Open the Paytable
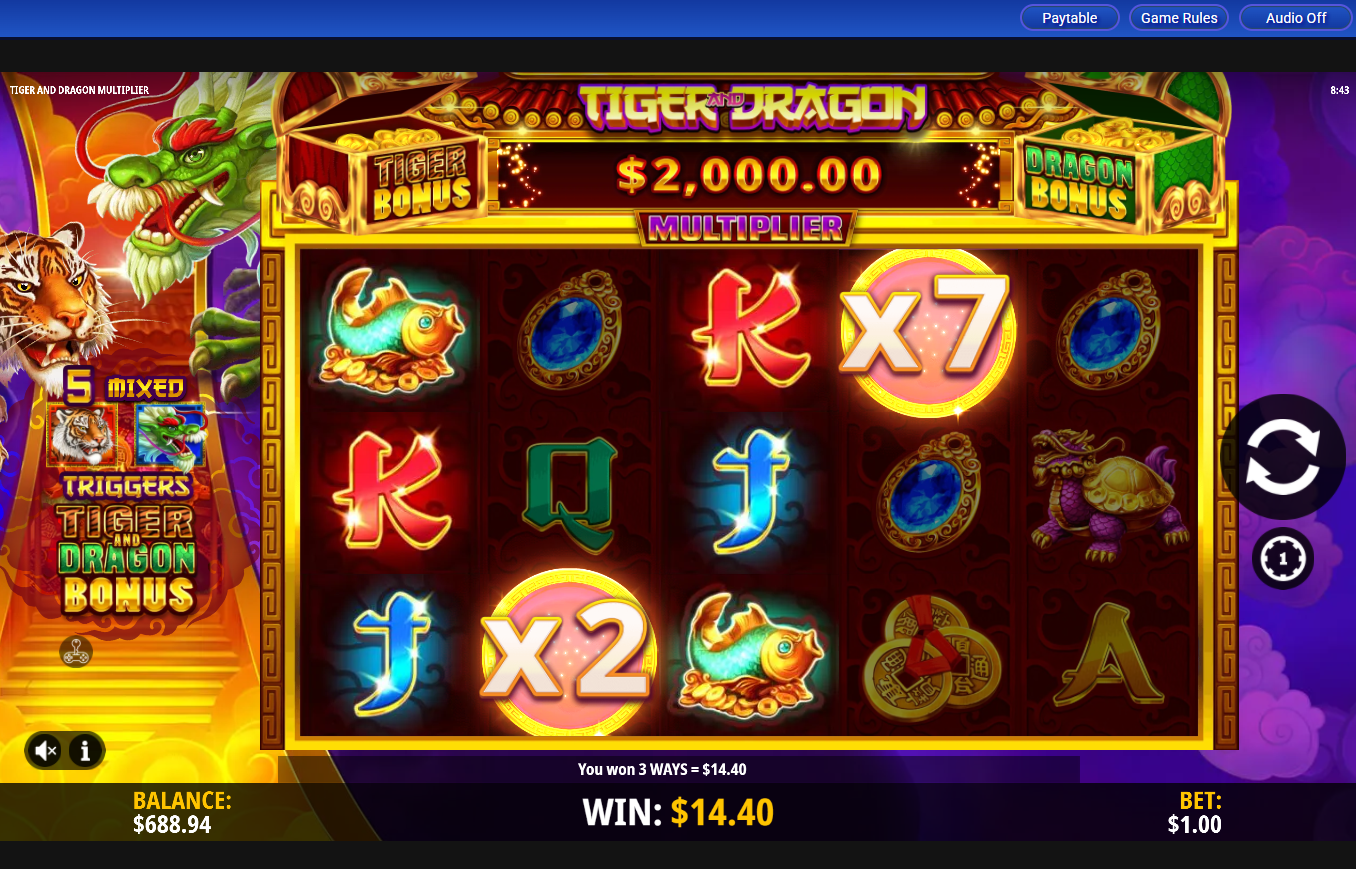The image size is (1356, 869). 1069,17
